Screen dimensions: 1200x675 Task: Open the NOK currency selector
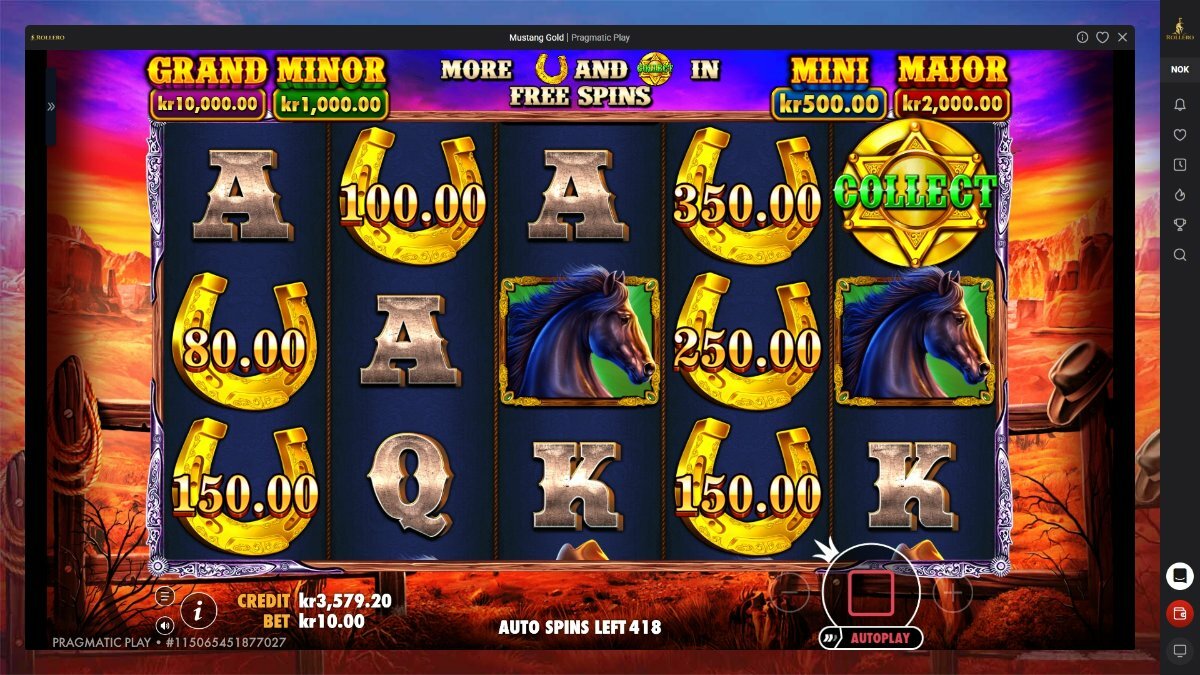click(1179, 70)
